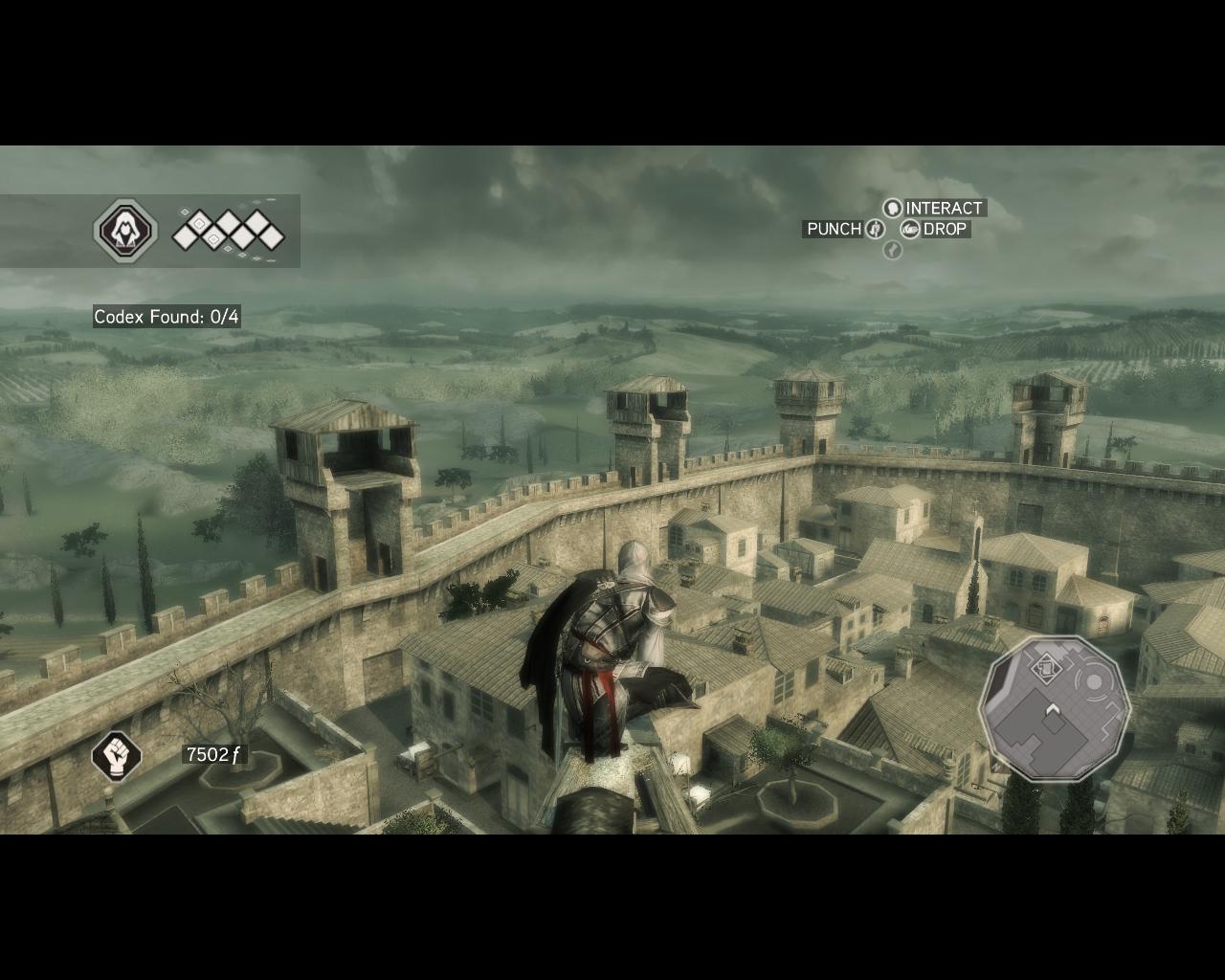Click the Codex Found objective tracker

[167, 317]
